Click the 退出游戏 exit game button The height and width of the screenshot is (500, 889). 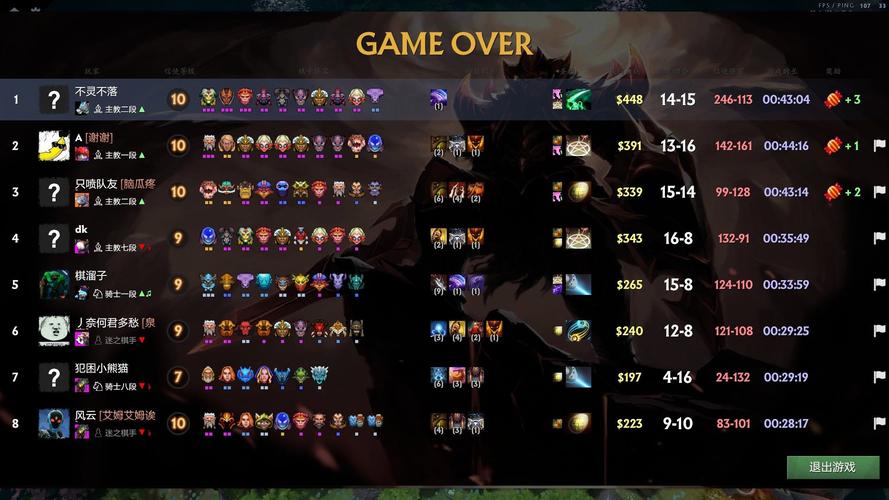point(832,467)
